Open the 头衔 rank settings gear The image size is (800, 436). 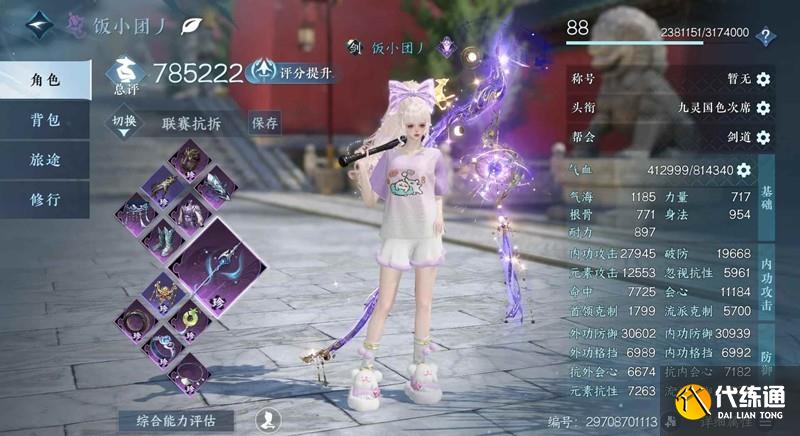763,108
